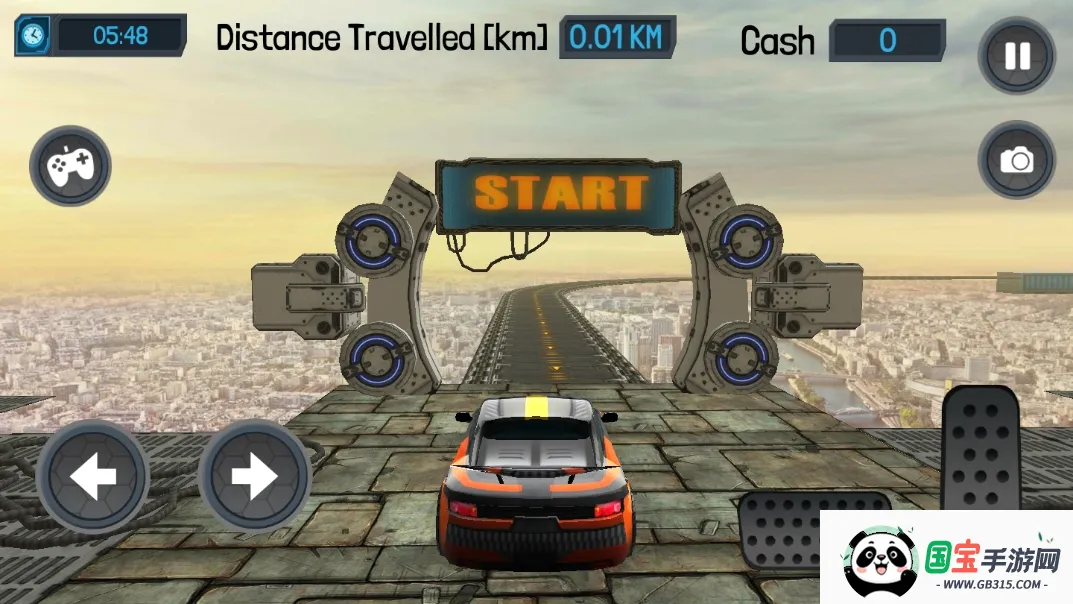The height and width of the screenshot is (604, 1073).
Task: Steer right with the right arrow button
Action: [x=254, y=477]
